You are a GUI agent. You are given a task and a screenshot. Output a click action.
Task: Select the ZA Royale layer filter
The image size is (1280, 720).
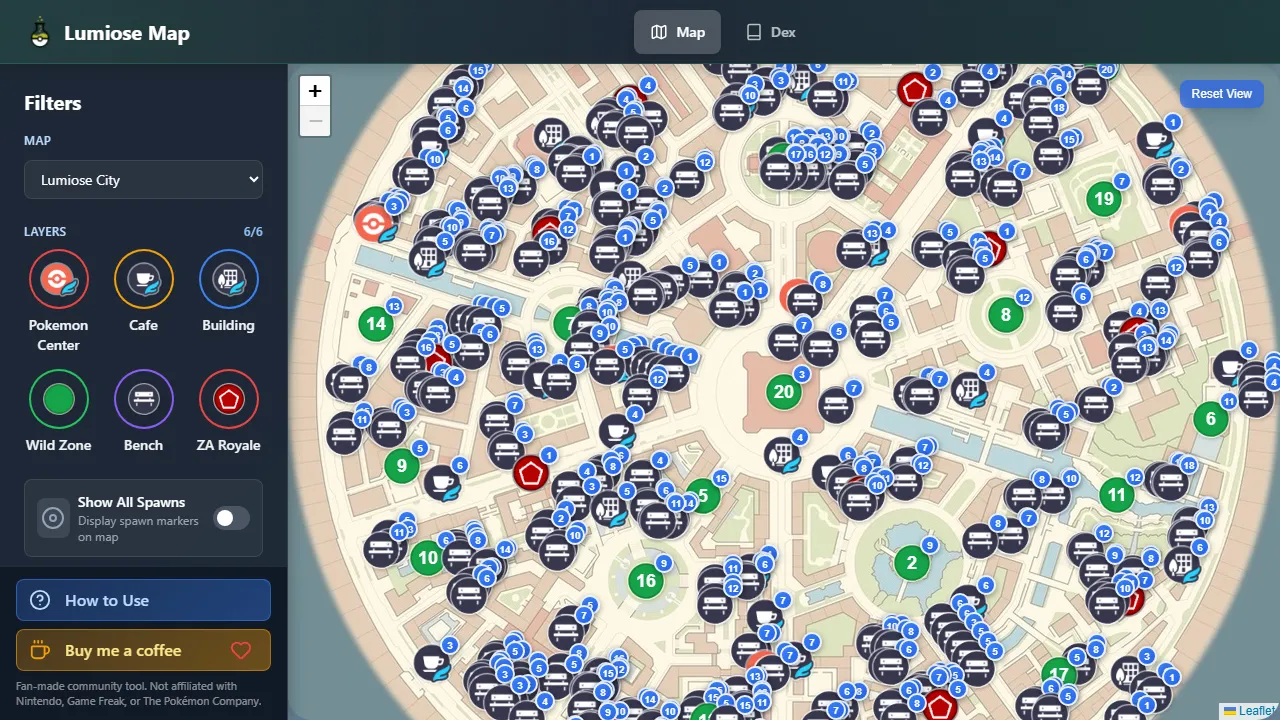[x=228, y=399]
